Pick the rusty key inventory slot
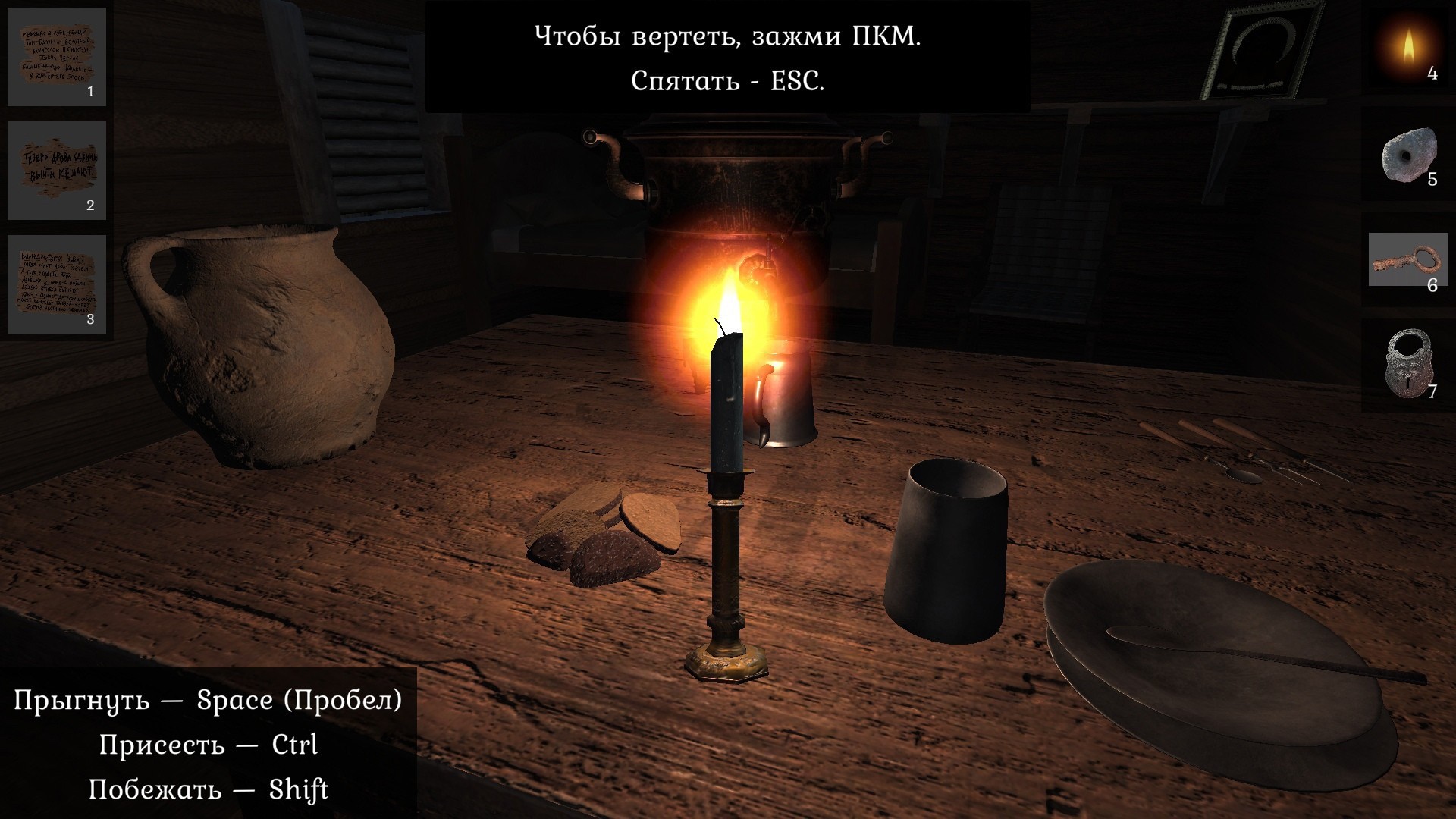1456x819 pixels. pyautogui.click(x=1407, y=262)
